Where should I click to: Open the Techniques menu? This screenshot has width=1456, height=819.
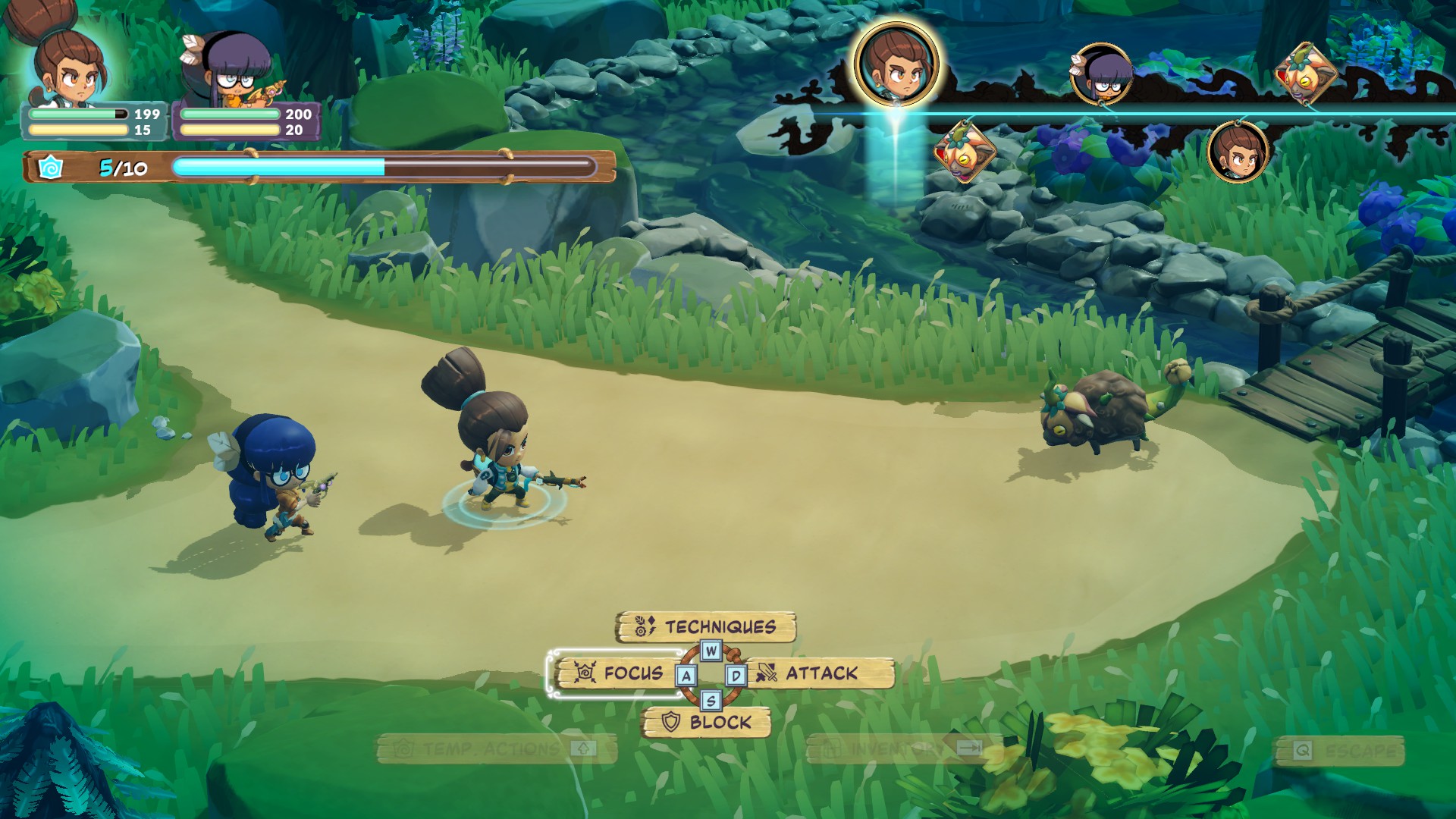click(x=707, y=627)
